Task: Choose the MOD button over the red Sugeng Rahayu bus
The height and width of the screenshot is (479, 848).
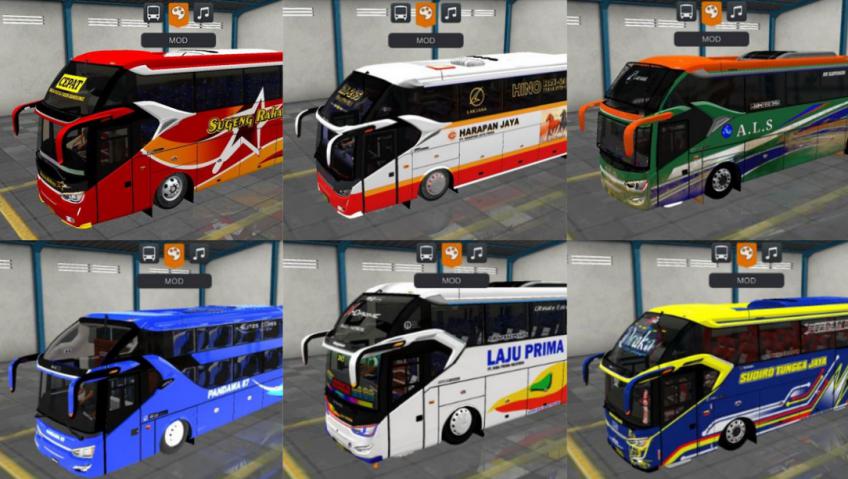Action: click(x=178, y=40)
